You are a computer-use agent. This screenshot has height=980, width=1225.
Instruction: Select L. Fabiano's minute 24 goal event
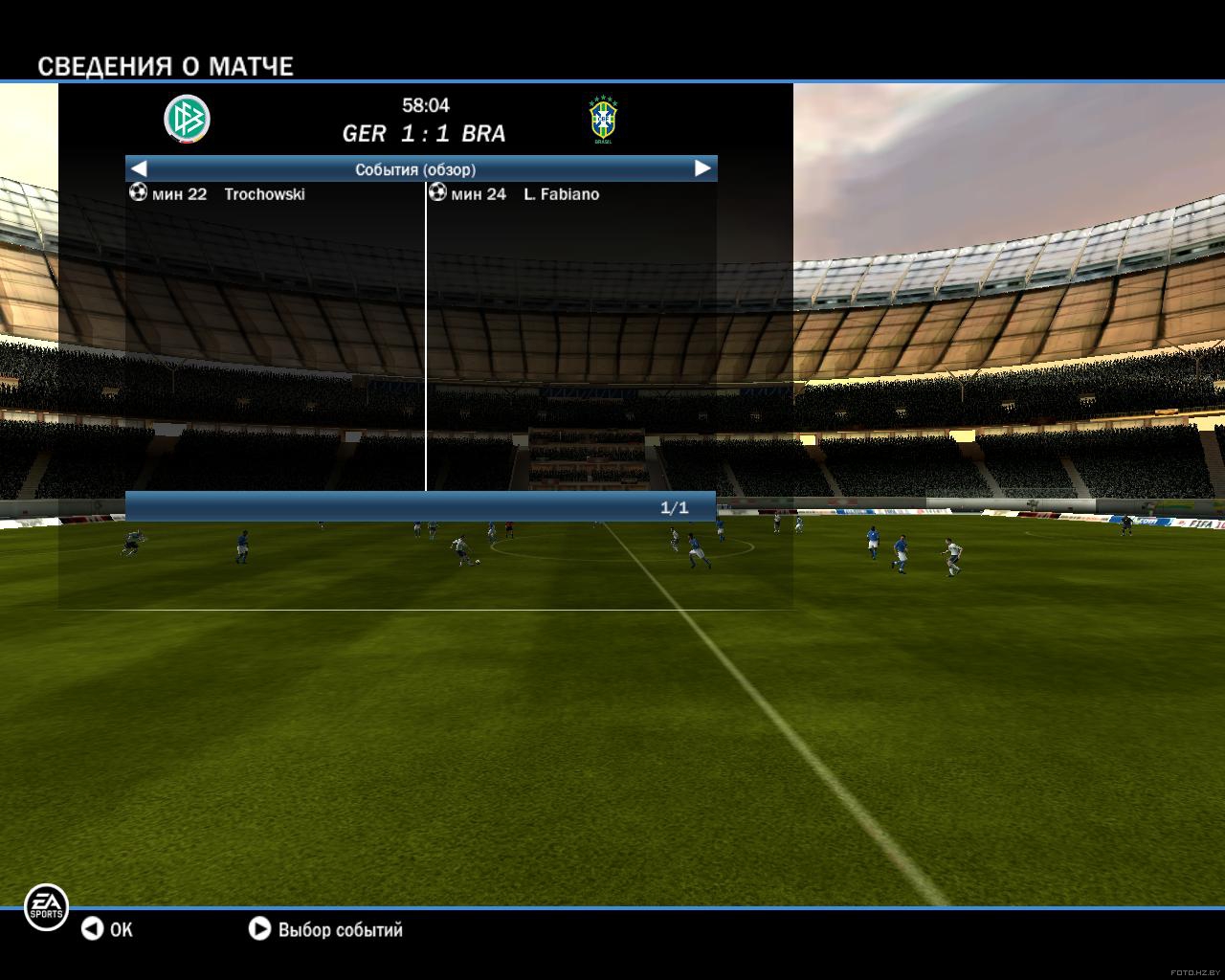561,194
